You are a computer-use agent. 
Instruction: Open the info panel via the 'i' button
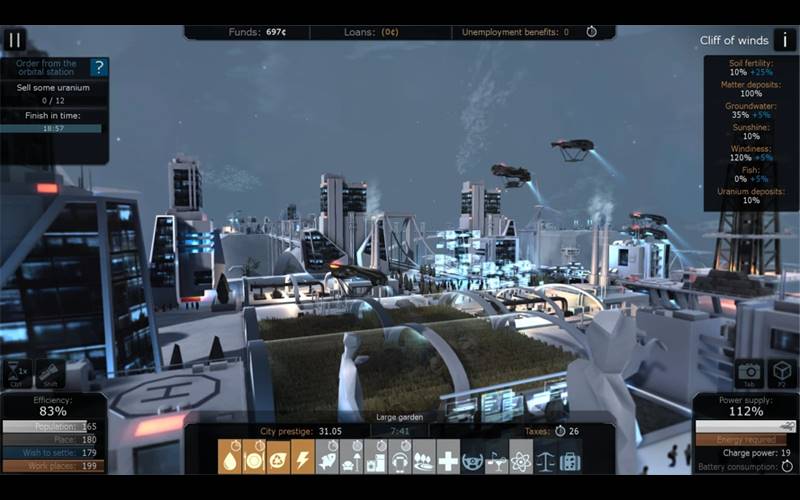[785, 40]
